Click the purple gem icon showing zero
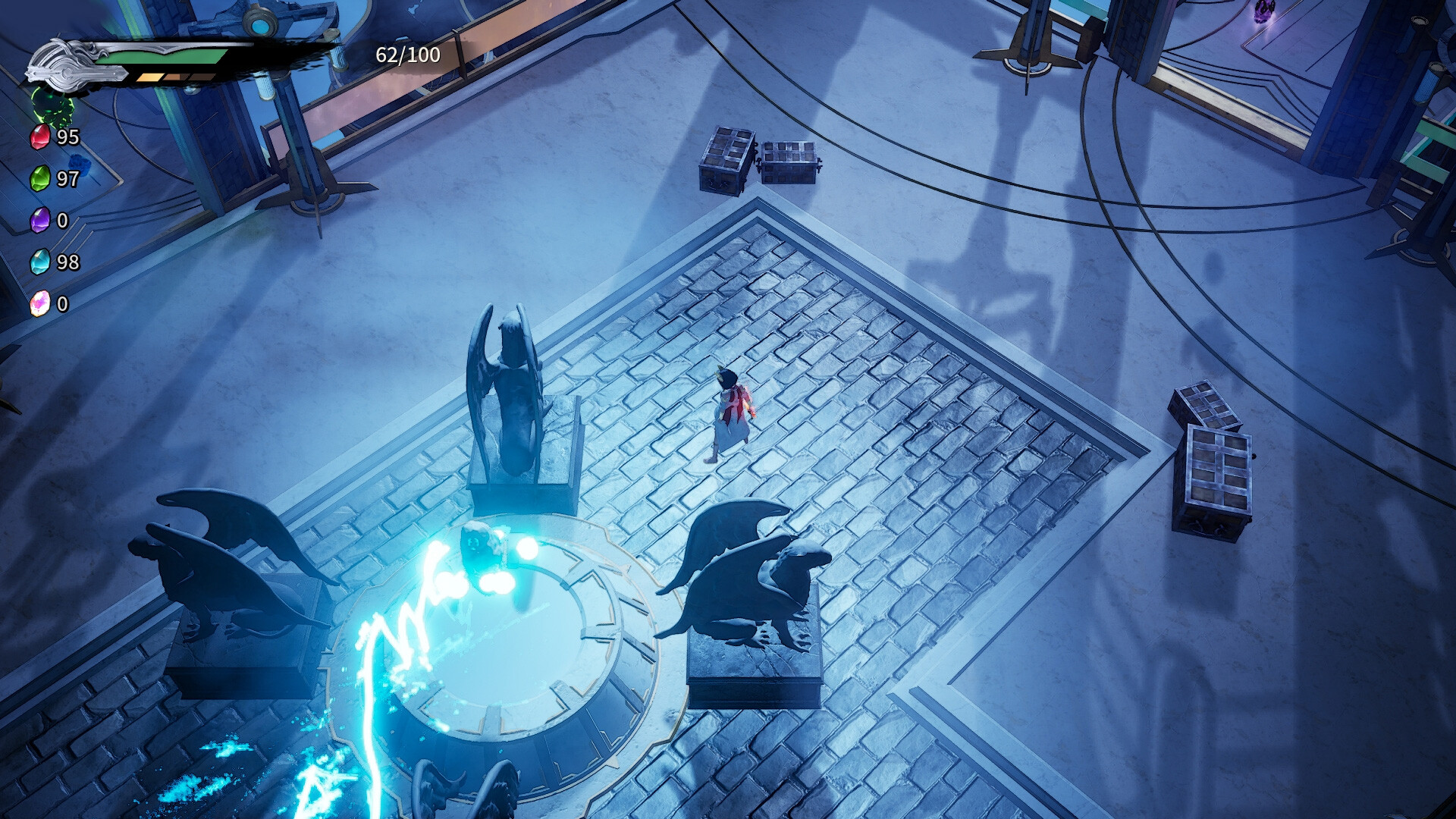The image size is (1456, 819). click(x=39, y=221)
